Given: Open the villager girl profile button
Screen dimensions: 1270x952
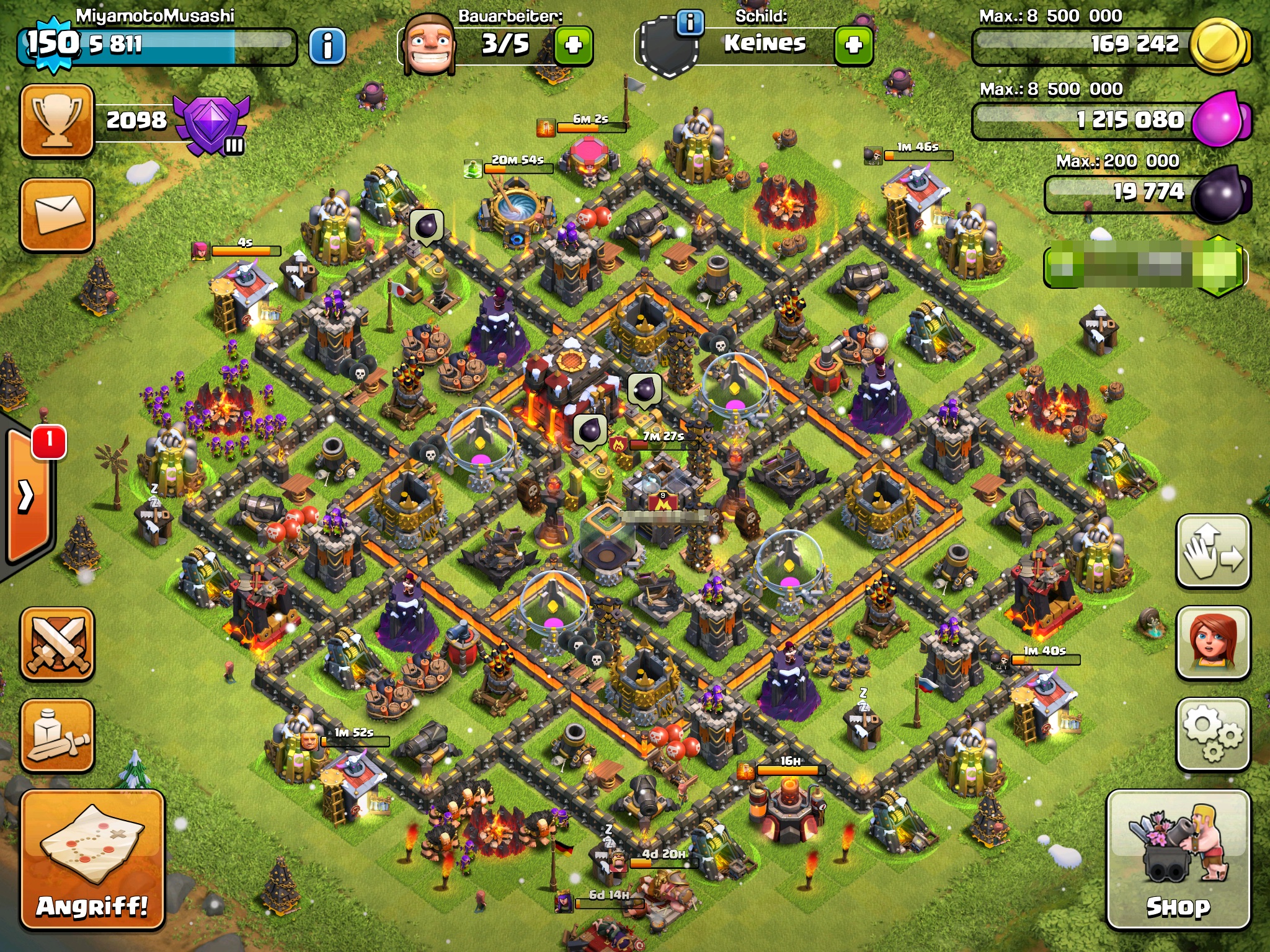Looking at the screenshot, I should point(1213,643).
